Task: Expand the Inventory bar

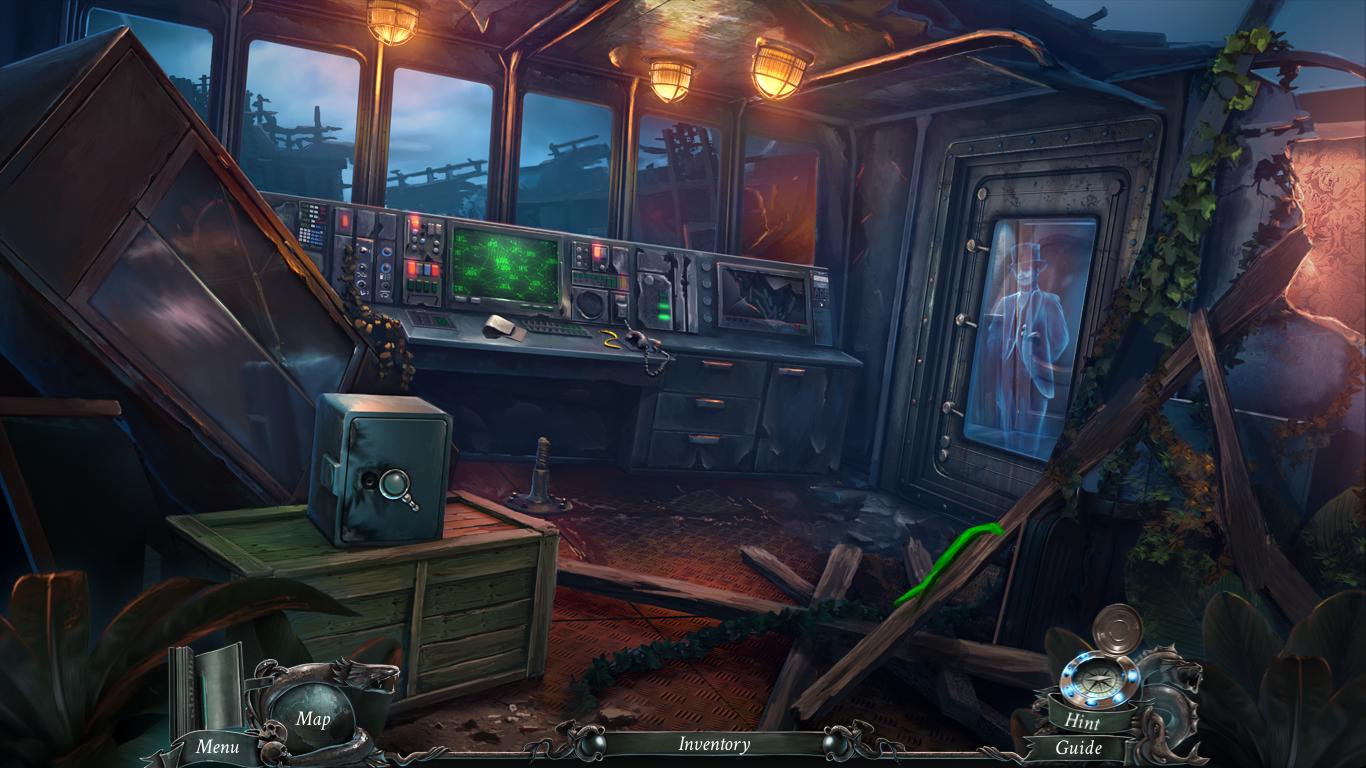Action: pyautogui.click(x=714, y=744)
